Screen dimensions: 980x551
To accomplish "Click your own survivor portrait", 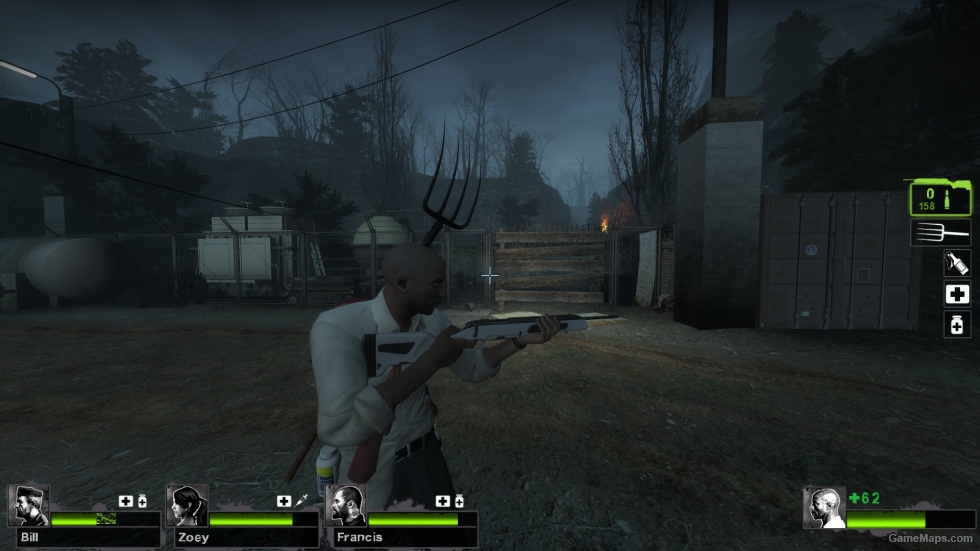I will point(825,507).
